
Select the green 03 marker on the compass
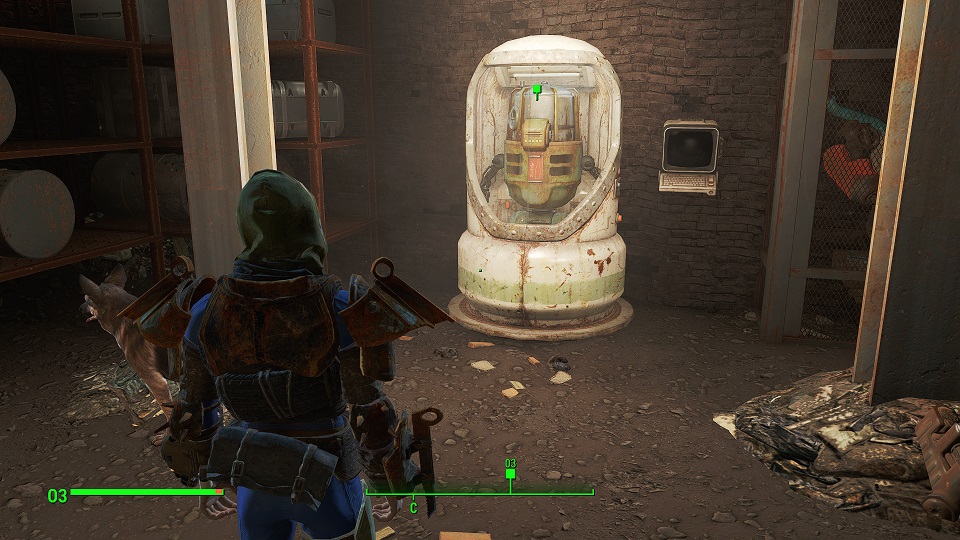[x=510, y=473]
